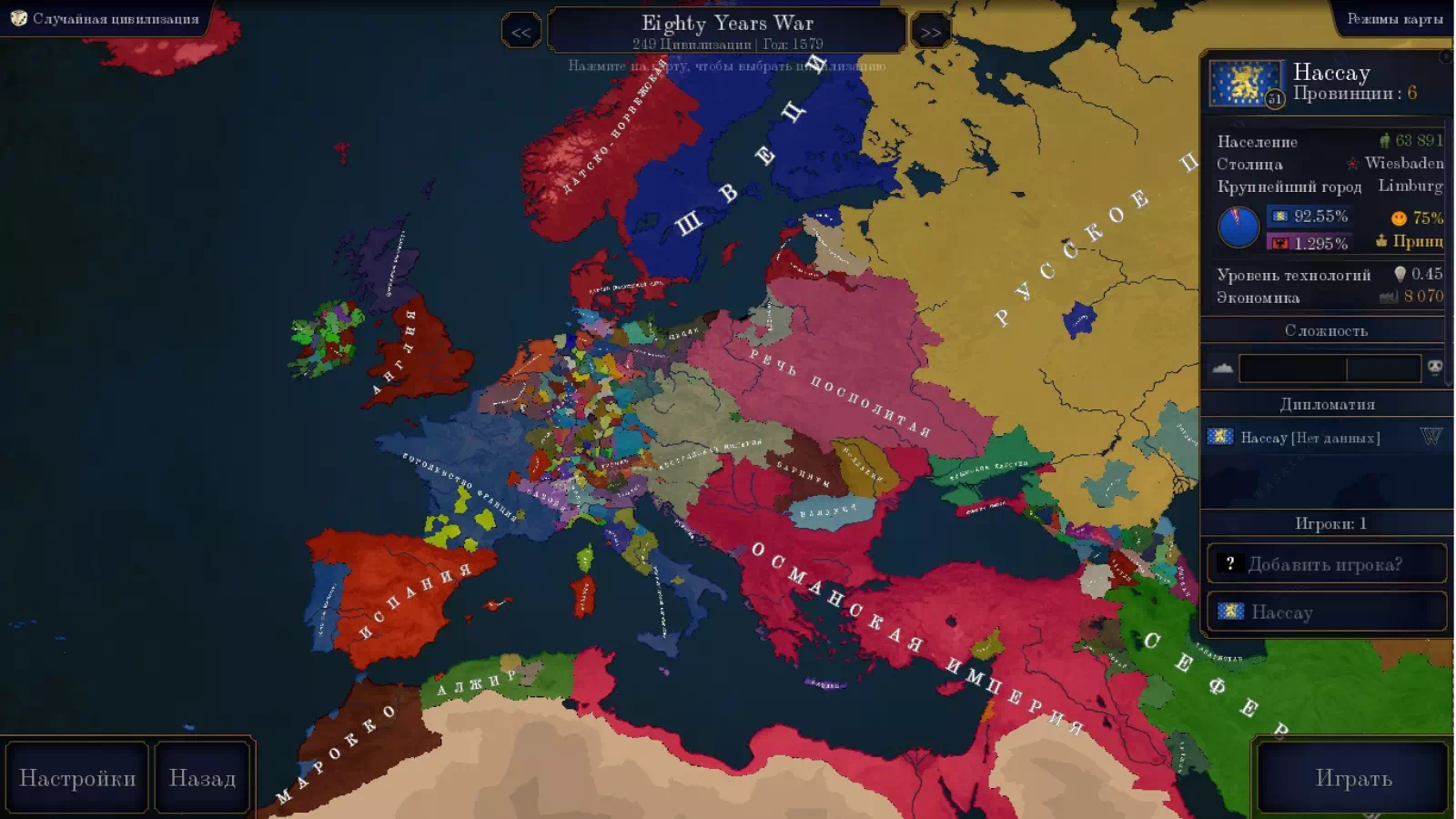Adjust the Сложность difficulty slider
The width and height of the screenshot is (1456, 819).
[1329, 369]
